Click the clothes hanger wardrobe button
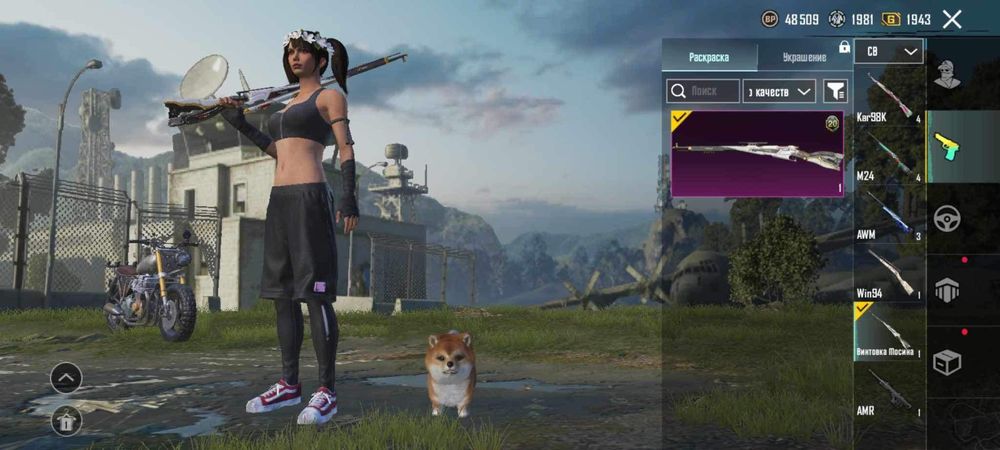This screenshot has width=1000, height=450. click(x=66, y=421)
